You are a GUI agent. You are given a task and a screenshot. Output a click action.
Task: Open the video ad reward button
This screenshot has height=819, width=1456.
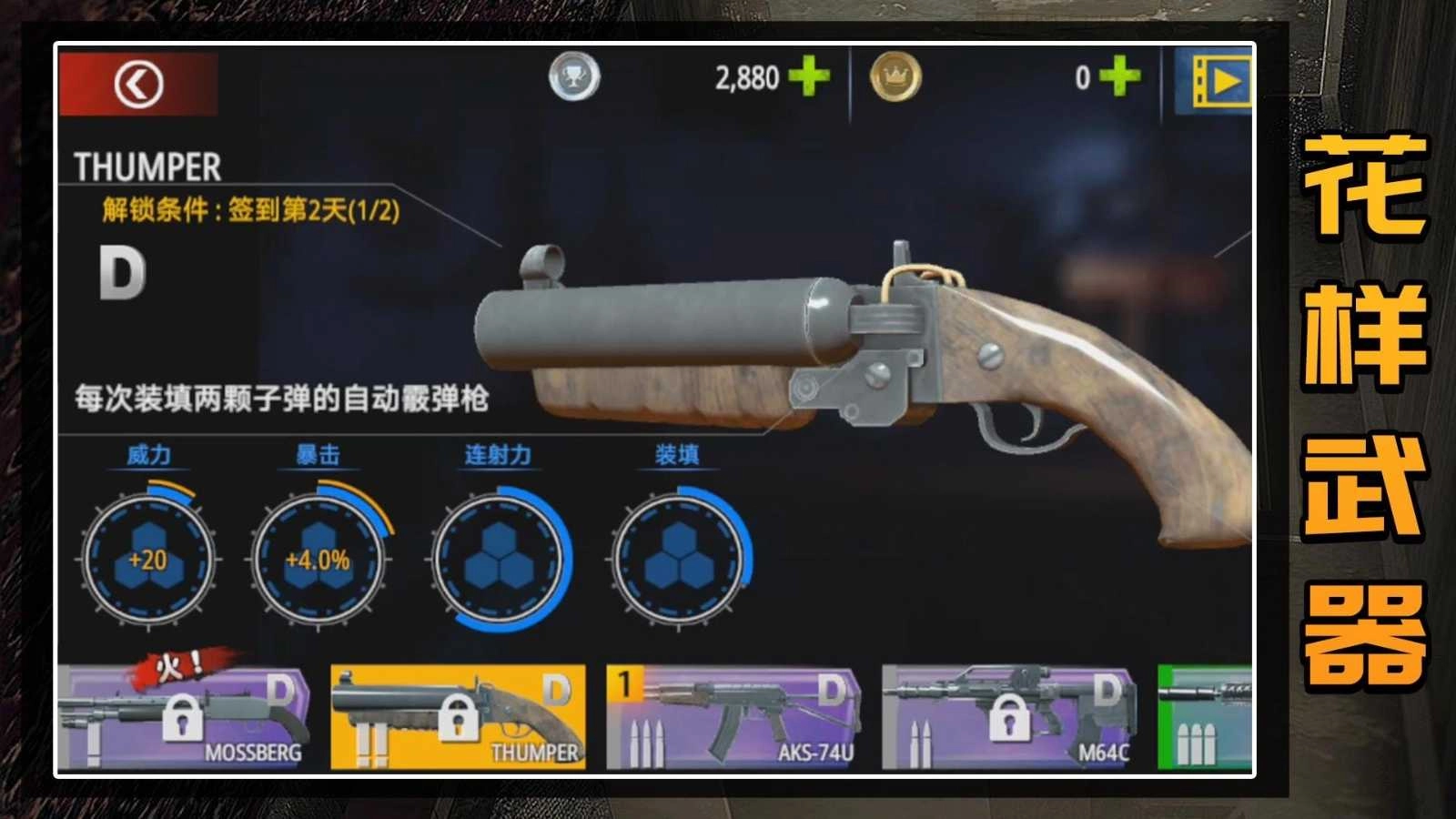[x=1214, y=82]
